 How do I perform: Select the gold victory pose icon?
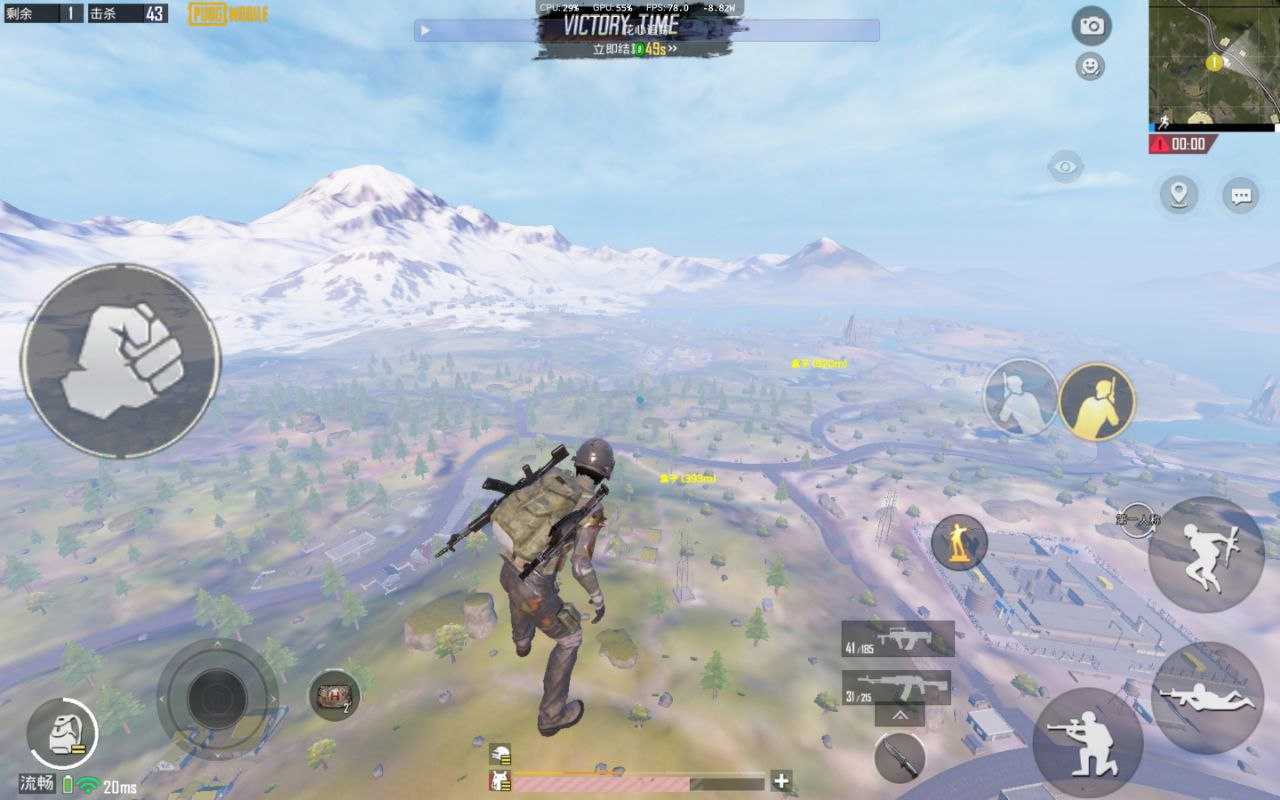click(1096, 401)
